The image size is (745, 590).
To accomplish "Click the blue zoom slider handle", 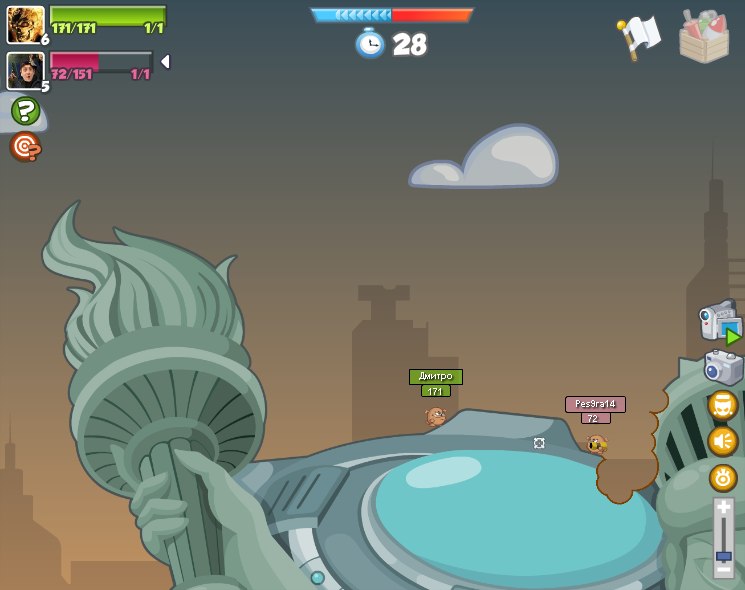I will coord(723,556).
